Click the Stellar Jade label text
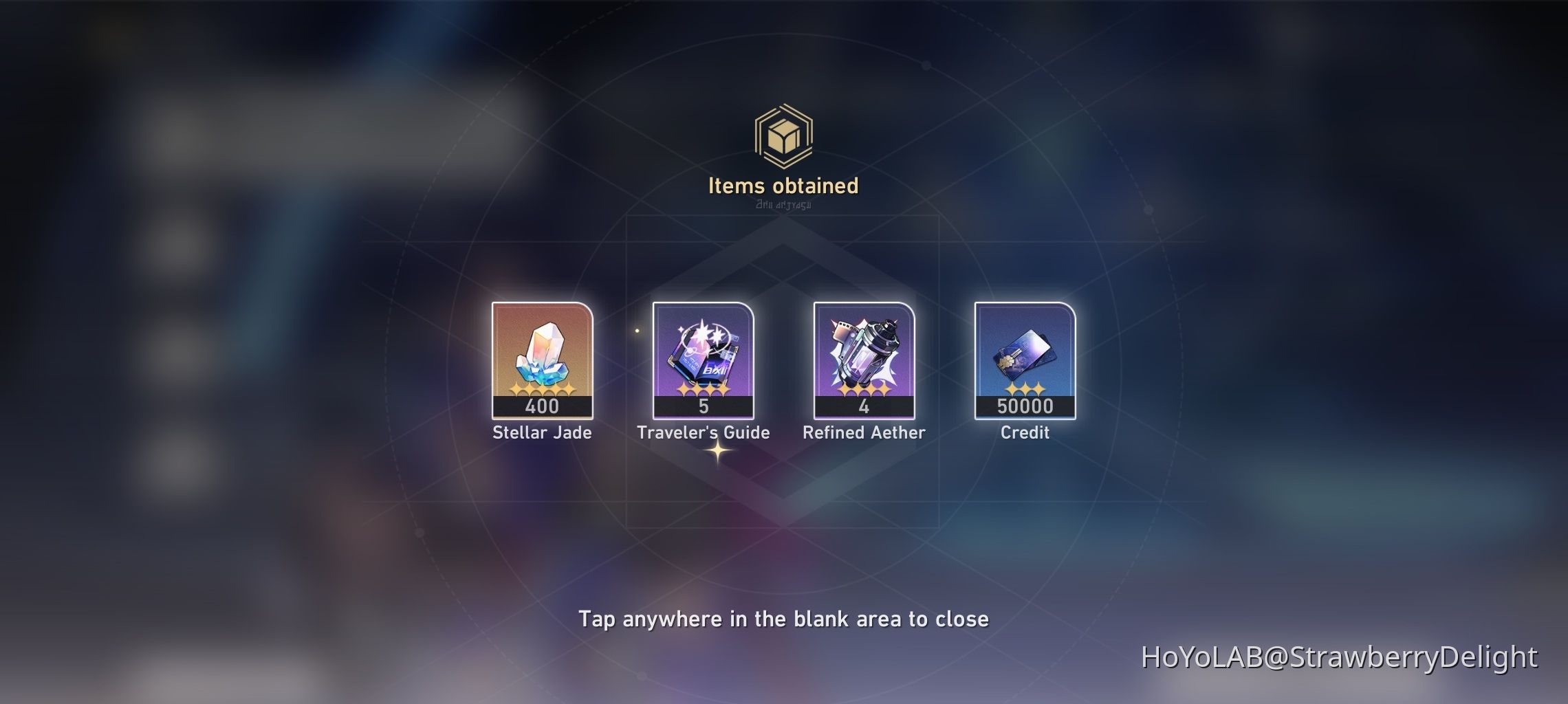Screen dimensions: 1568x704 (541, 433)
